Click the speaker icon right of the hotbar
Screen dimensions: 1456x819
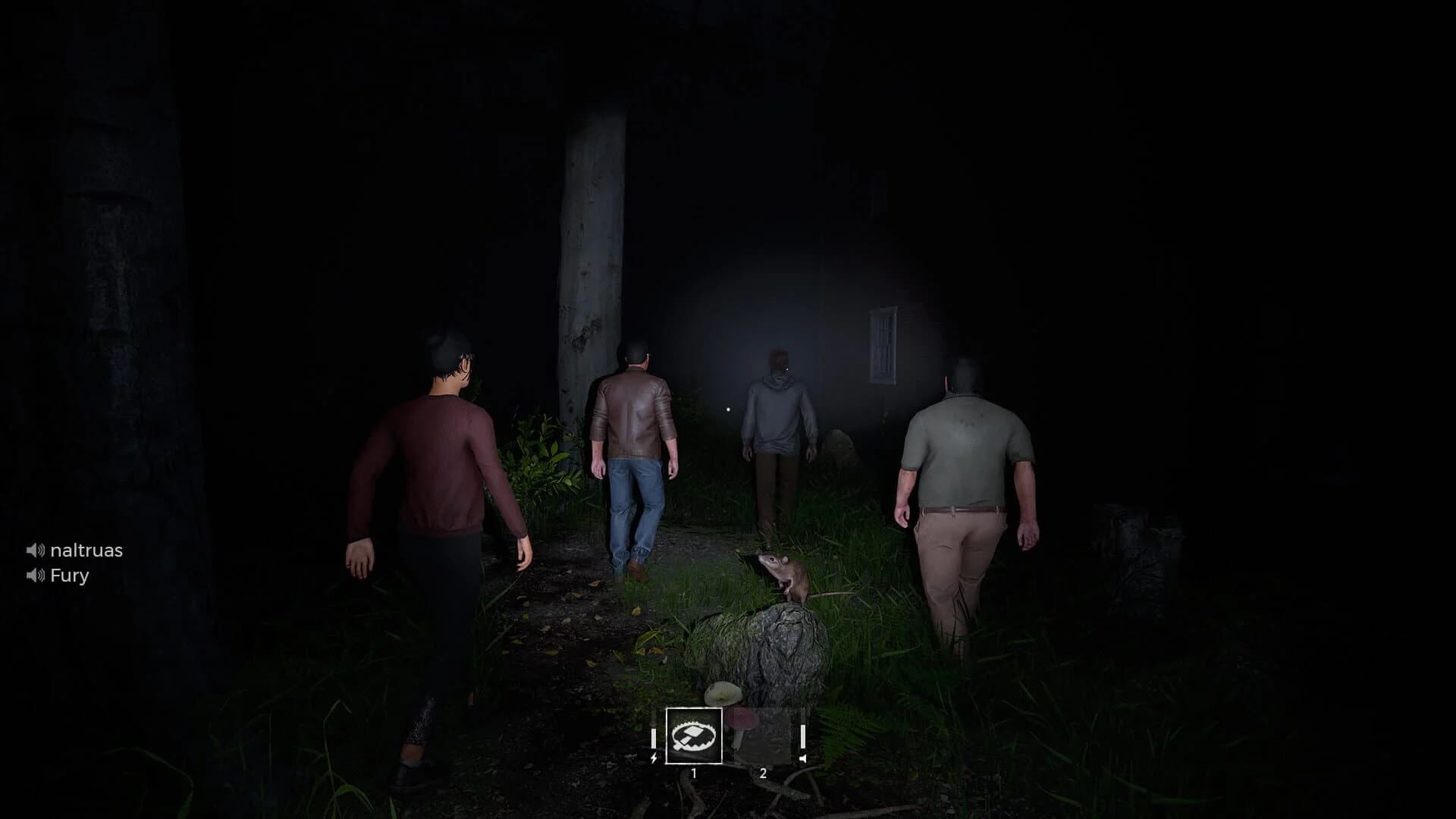click(x=803, y=760)
